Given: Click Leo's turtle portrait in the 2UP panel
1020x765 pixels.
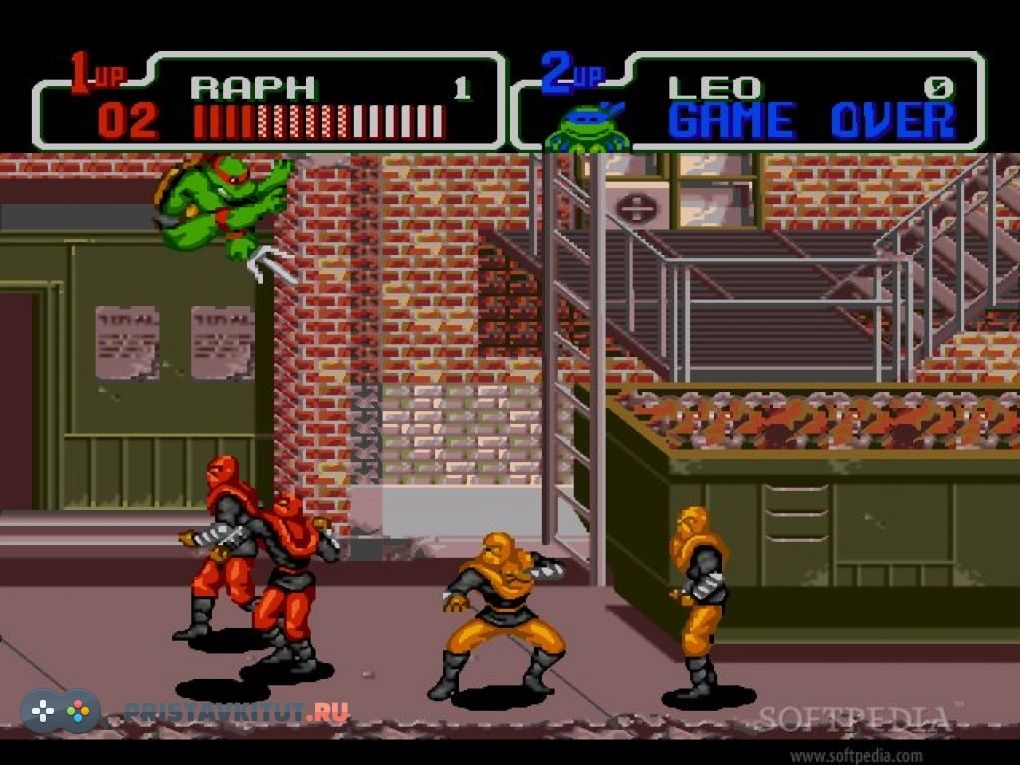Looking at the screenshot, I should [x=583, y=126].
